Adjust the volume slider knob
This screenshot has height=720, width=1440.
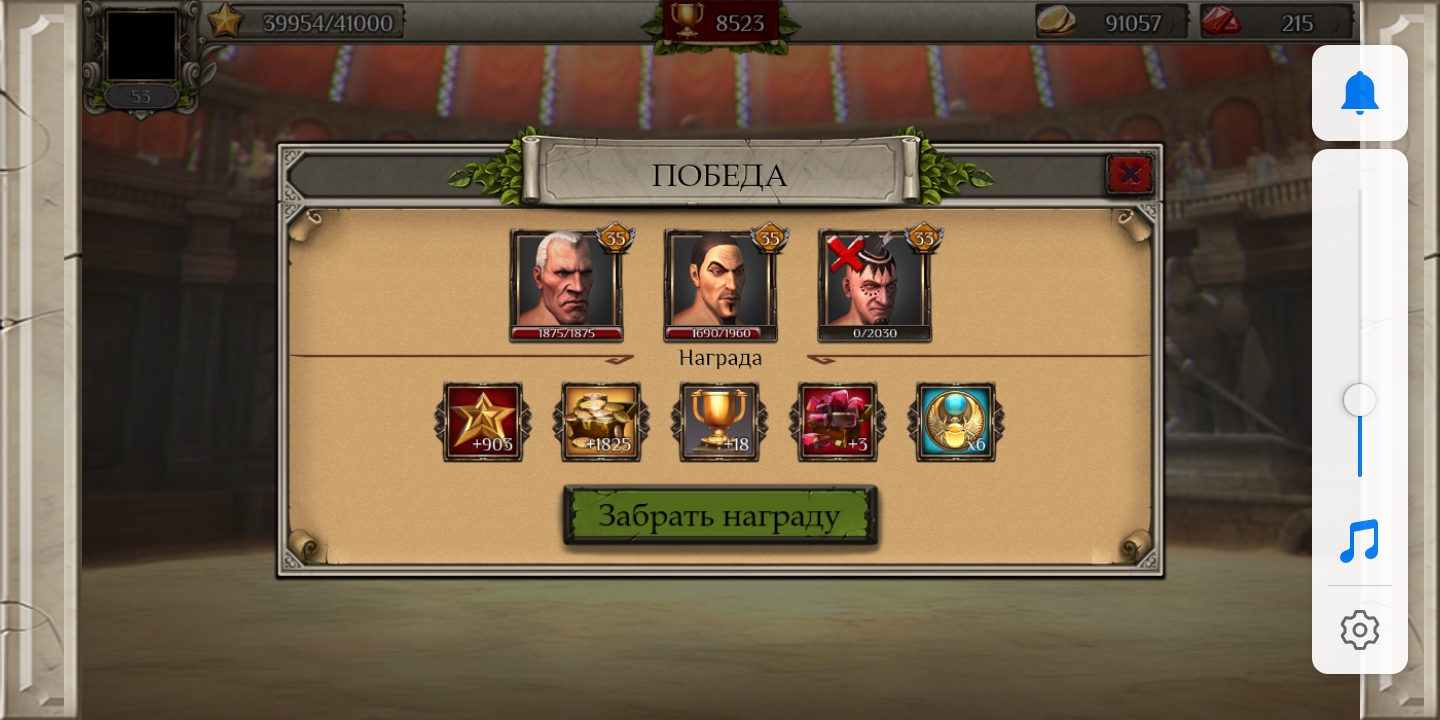pyautogui.click(x=1359, y=400)
